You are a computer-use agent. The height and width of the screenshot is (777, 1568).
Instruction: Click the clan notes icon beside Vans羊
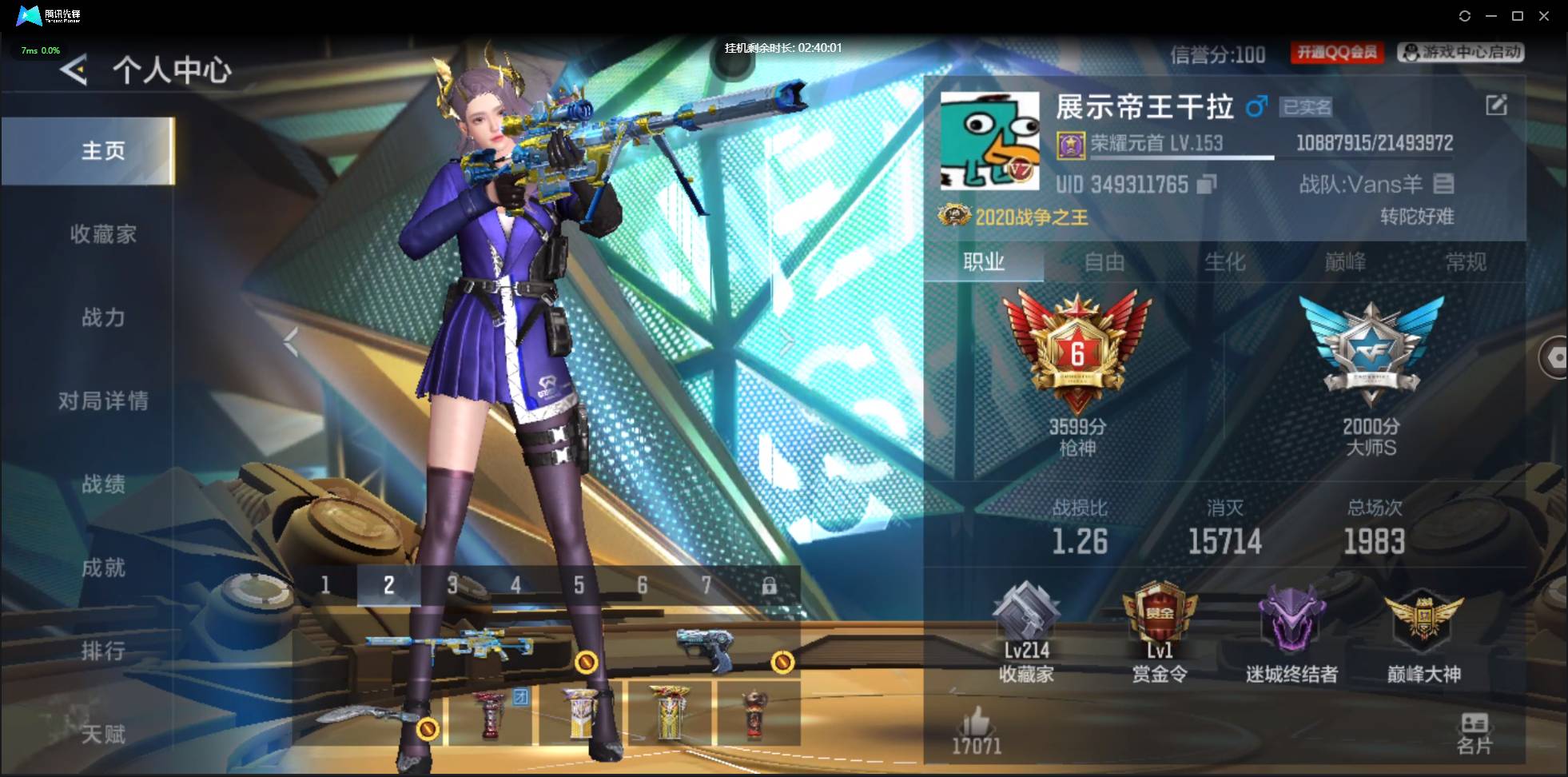pyautogui.click(x=1443, y=185)
